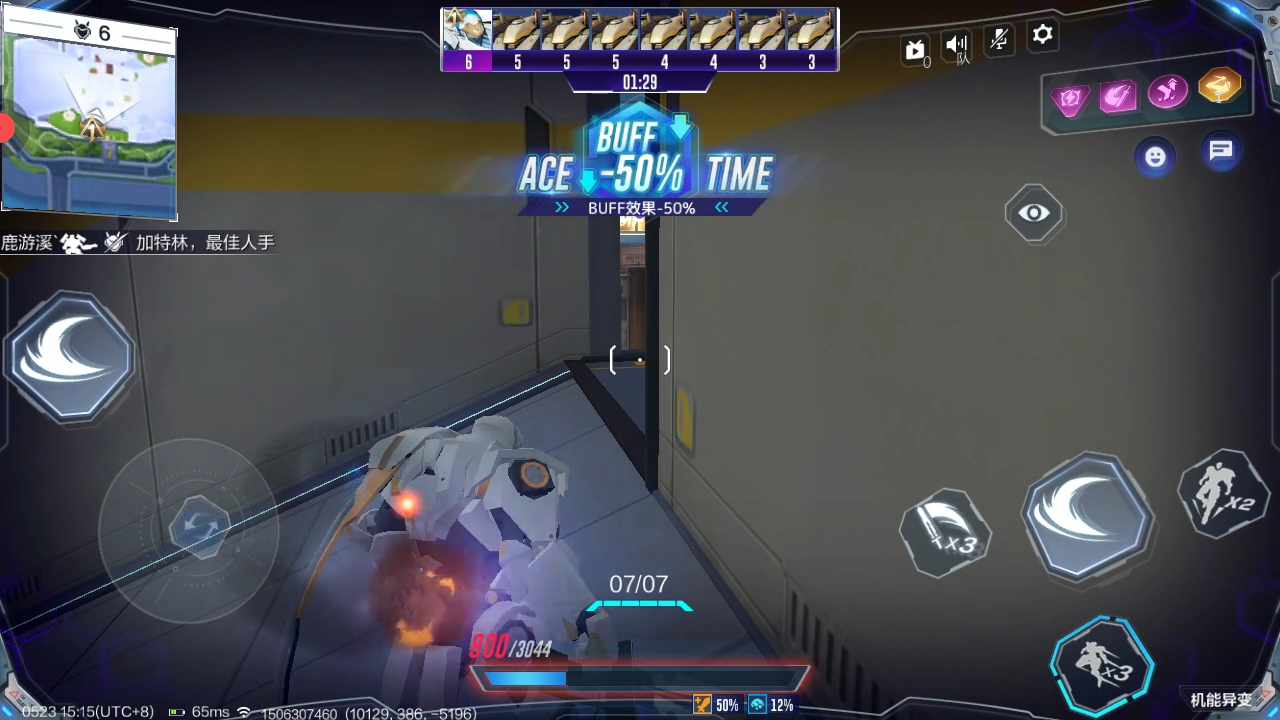Click the BUFF效果-50% banner
This screenshot has height=720, width=1280.
[640, 208]
